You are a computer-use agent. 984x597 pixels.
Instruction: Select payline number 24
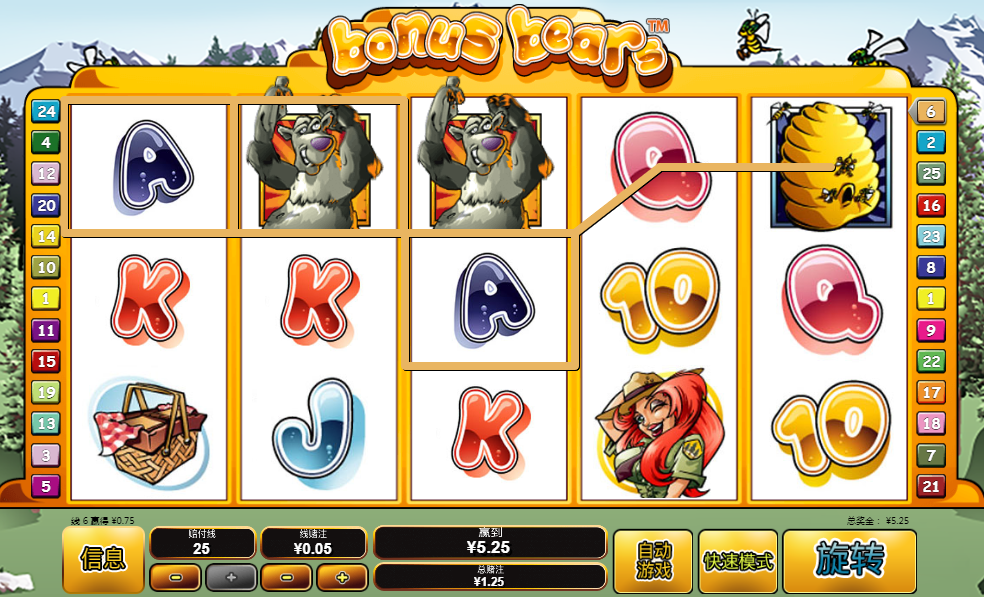pos(45,111)
